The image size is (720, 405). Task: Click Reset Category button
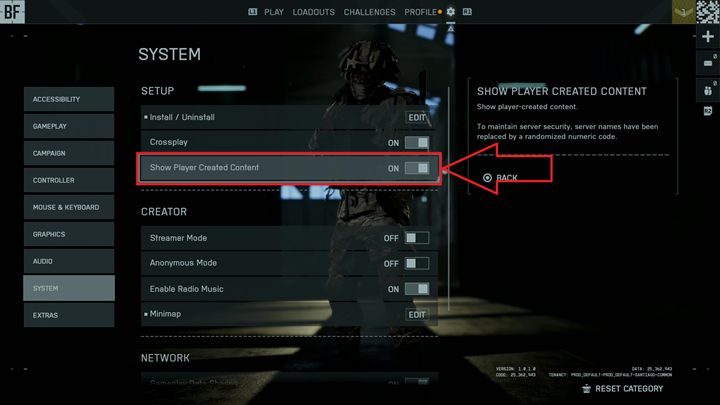coord(622,389)
